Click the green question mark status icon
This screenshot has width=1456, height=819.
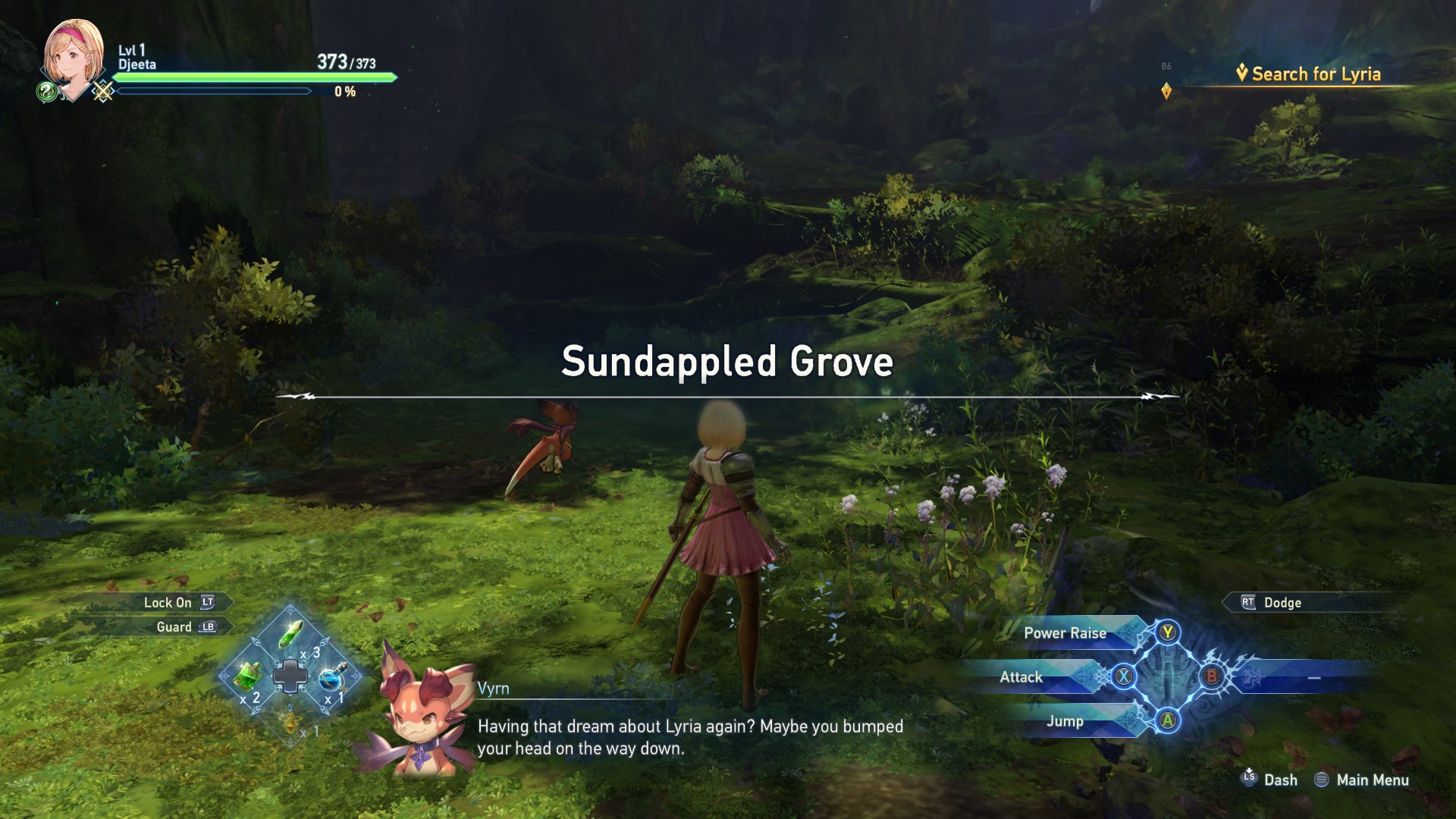click(x=46, y=93)
